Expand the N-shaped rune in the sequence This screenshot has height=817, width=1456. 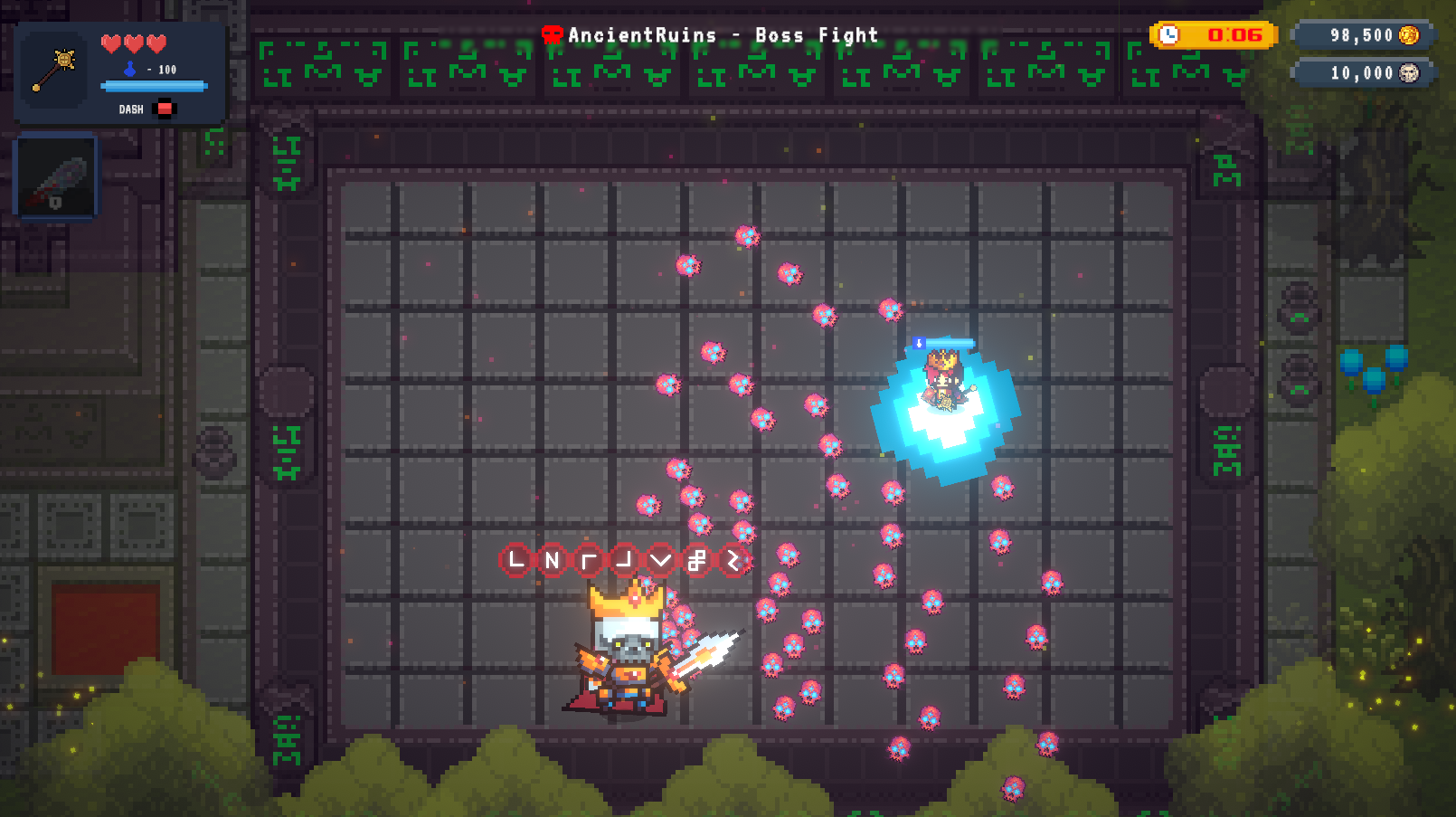[554, 559]
